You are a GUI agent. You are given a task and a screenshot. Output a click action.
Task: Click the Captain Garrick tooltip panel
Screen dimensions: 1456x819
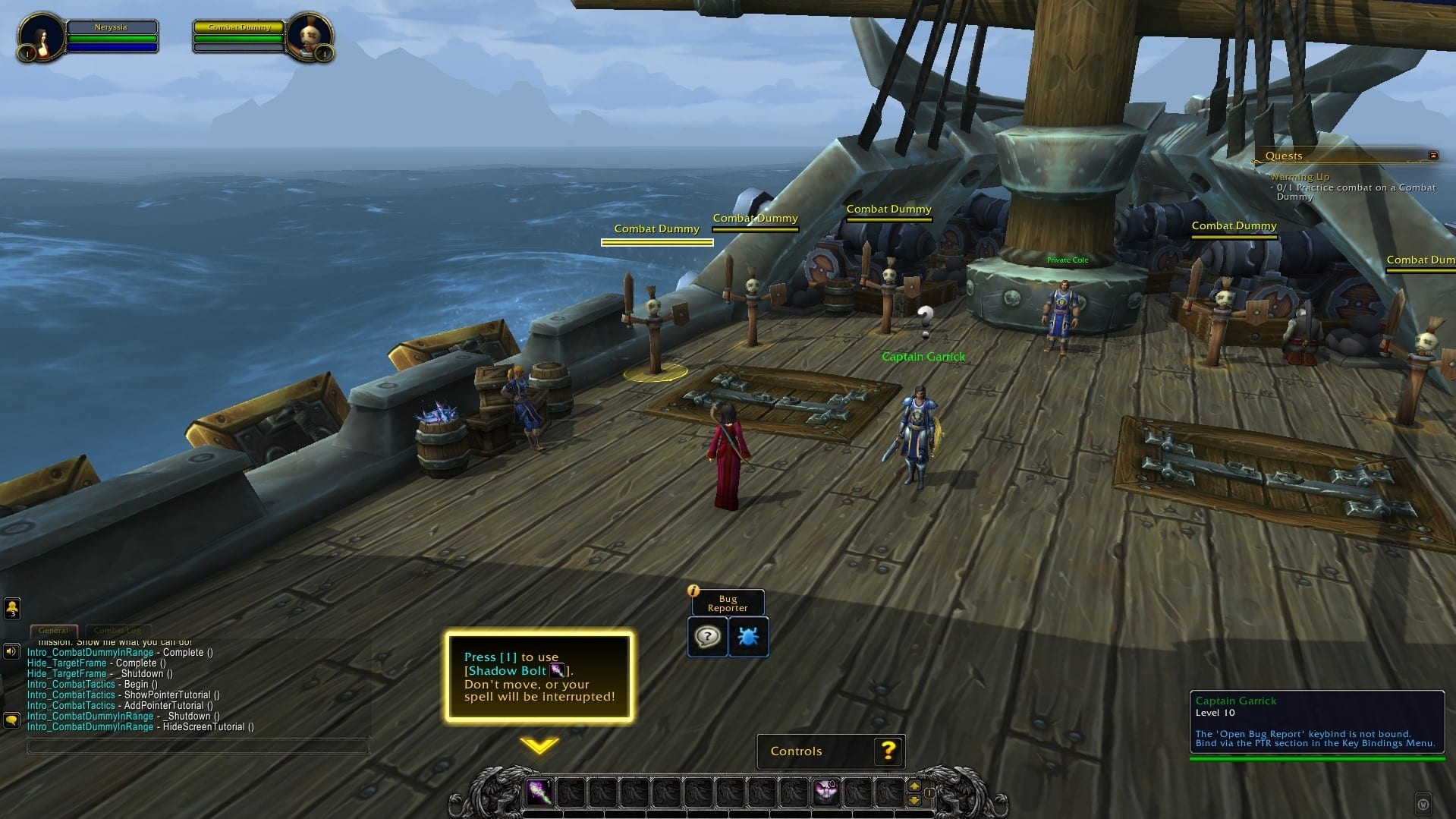(1316, 721)
